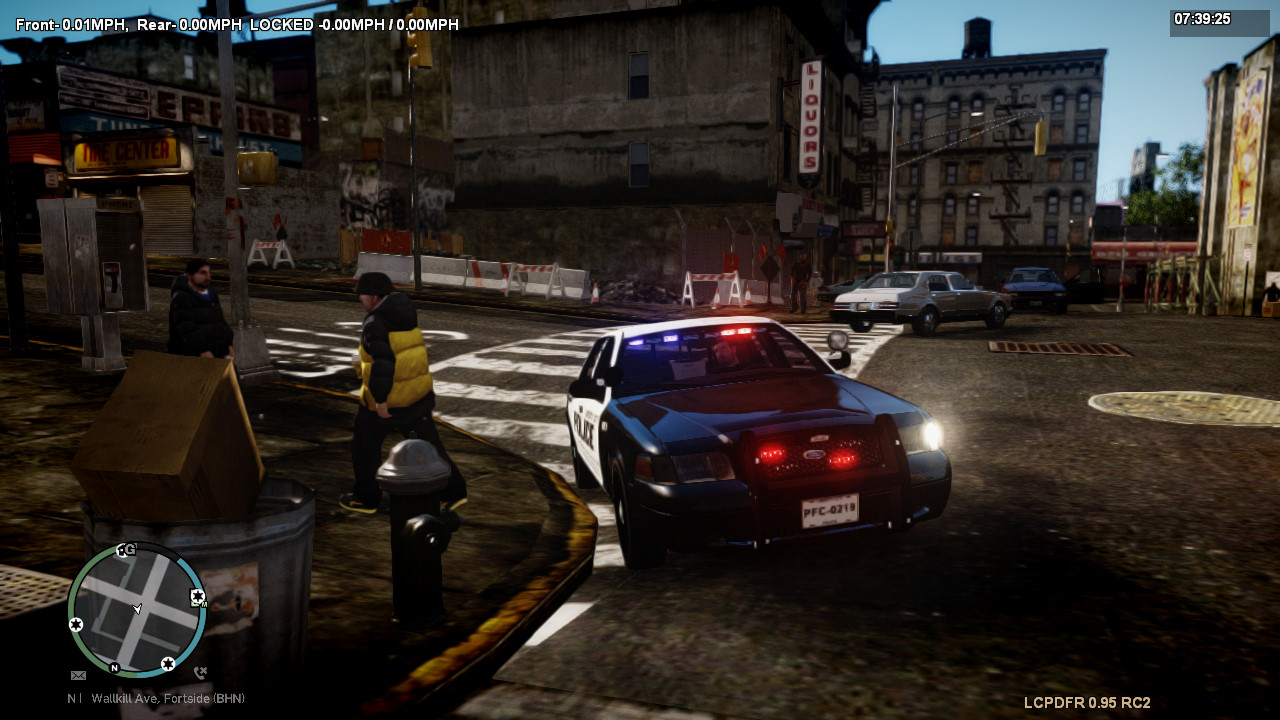
Task: Select the north compass marker on minimap
Action: click(114, 667)
